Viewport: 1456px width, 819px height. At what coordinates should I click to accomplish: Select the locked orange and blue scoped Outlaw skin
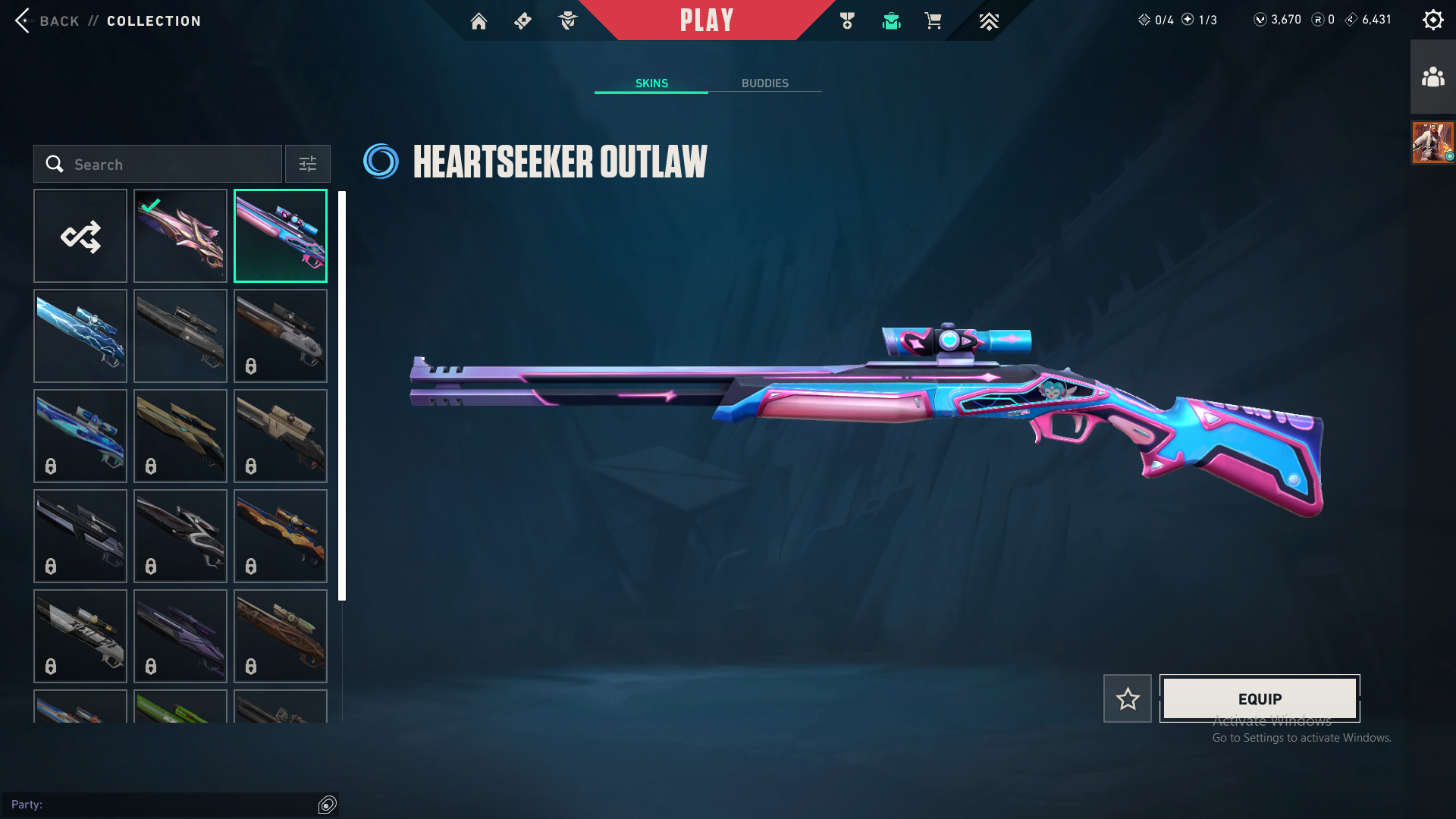[x=281, y=536]
